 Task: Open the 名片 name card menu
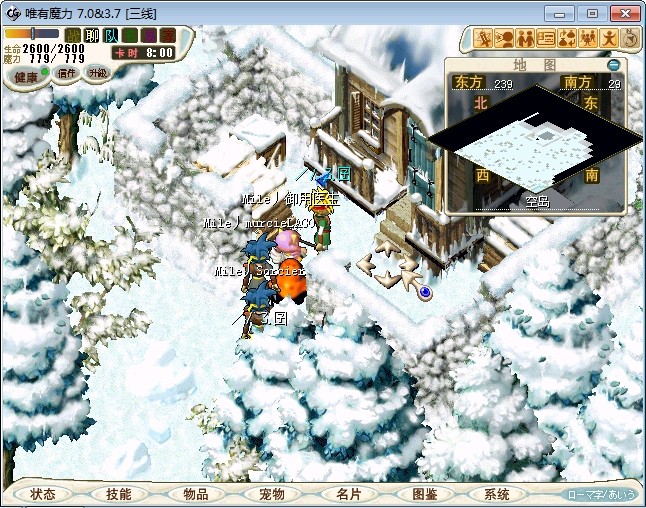(x=348, y=494)
